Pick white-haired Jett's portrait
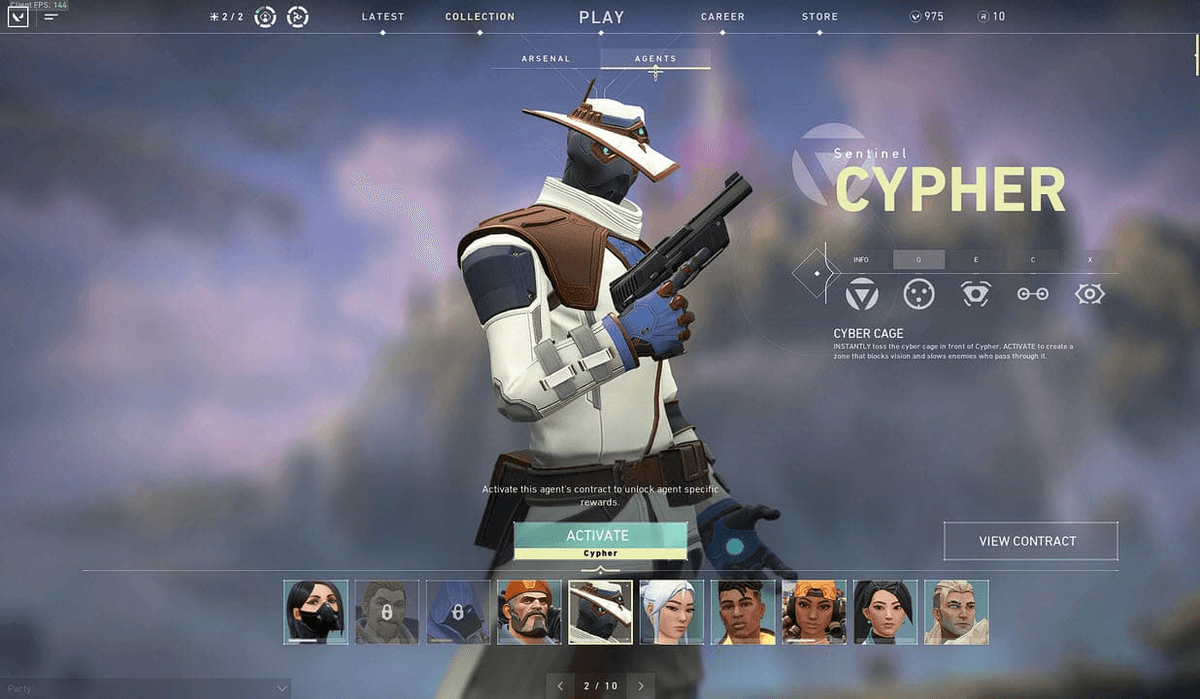 tap(672, 612)
